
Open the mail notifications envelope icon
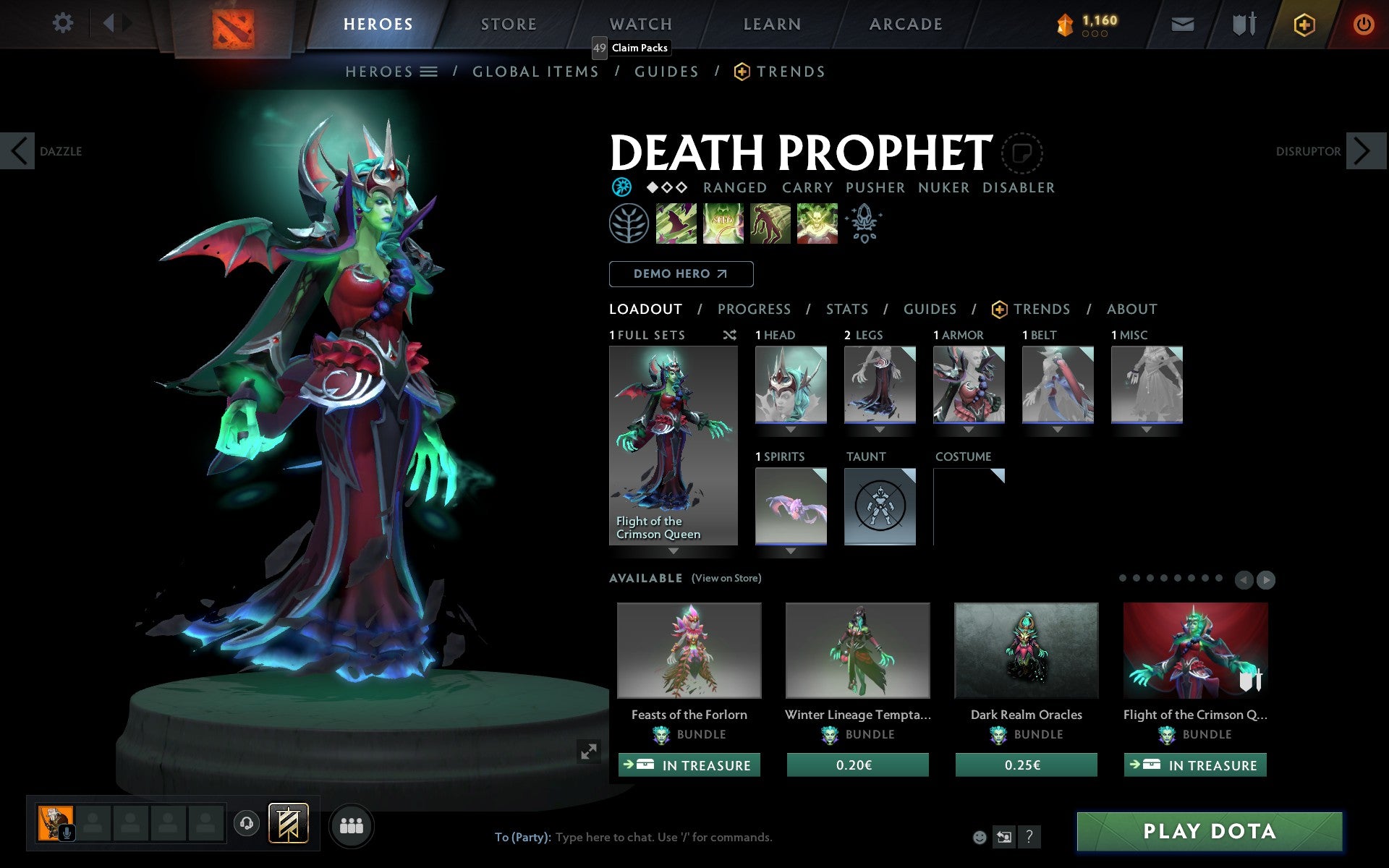point(1181,23)
